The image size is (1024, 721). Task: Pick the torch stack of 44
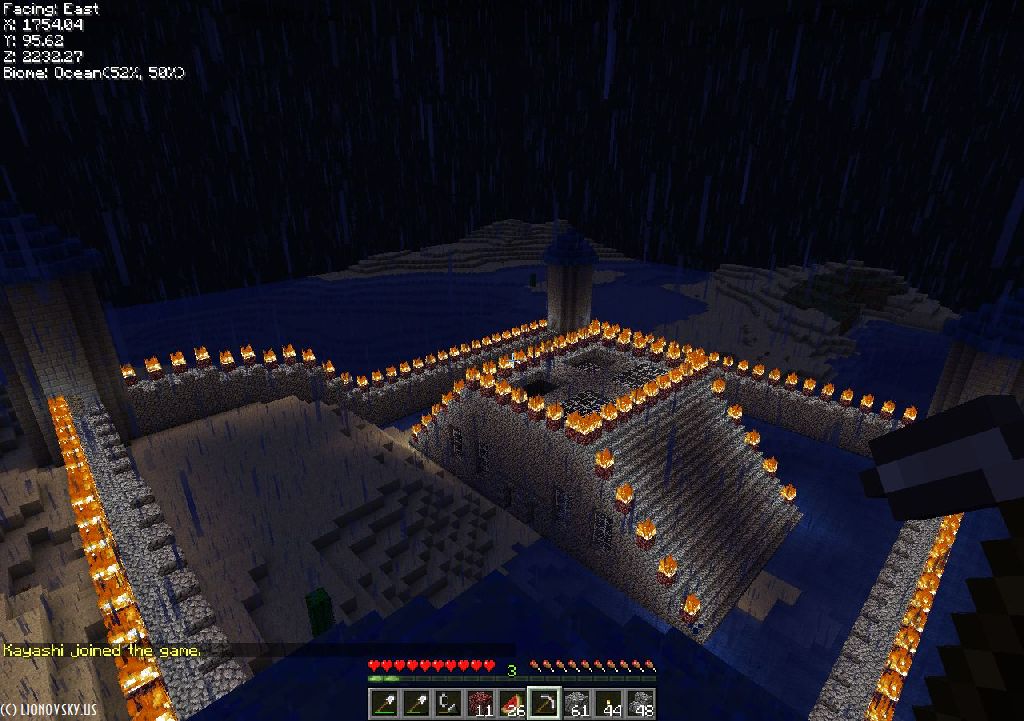click(x=609, y=703)
